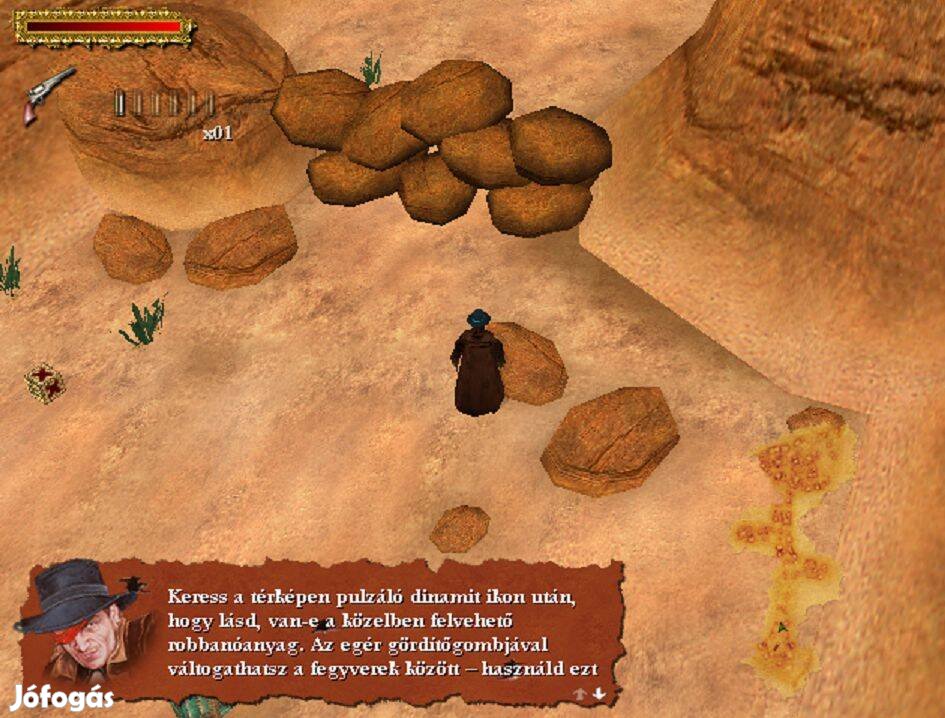Select the revolver weapon icon

pos(49,93)
